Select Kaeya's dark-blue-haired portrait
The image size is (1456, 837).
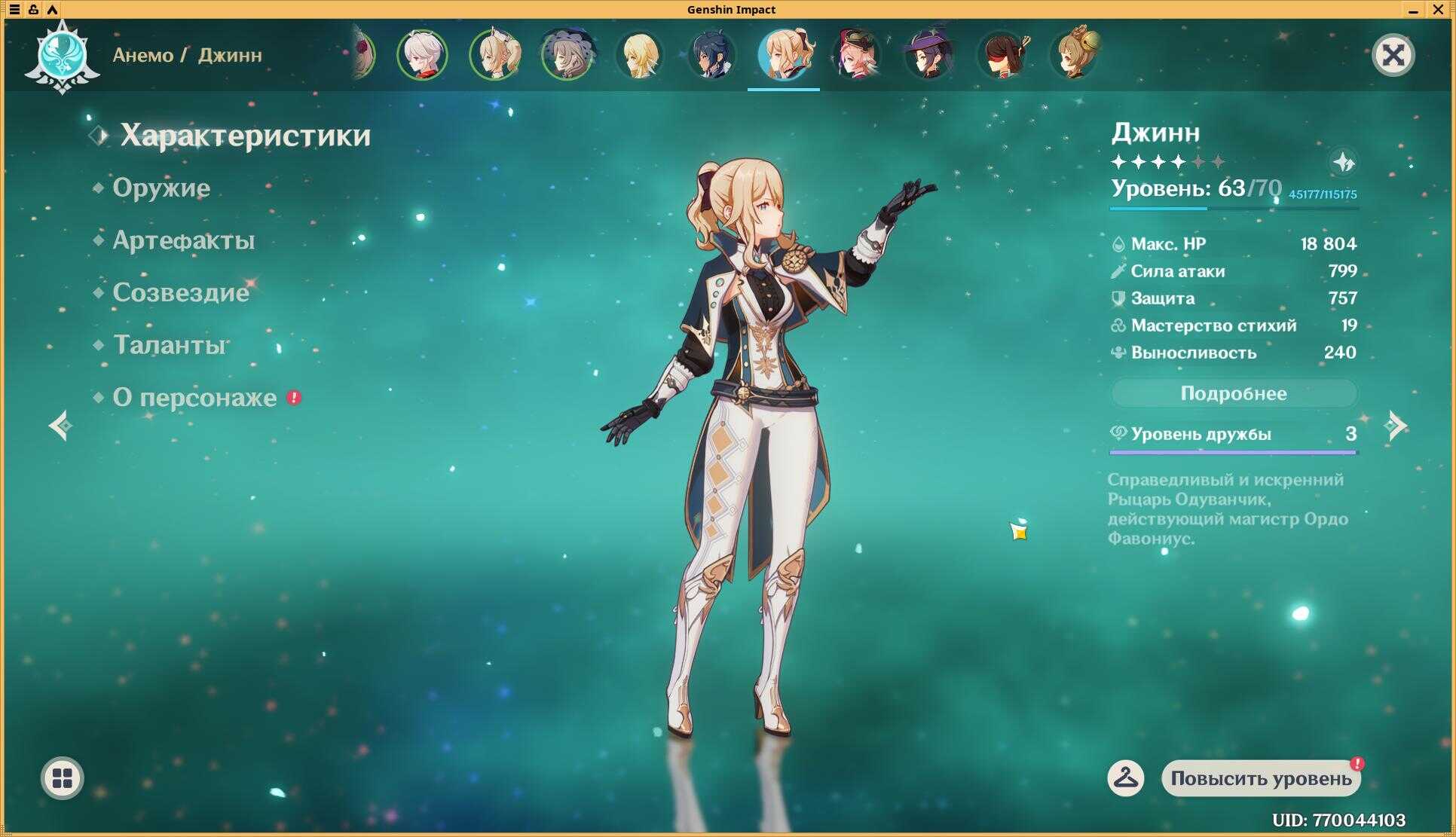pyautogui.click(x=711, y=55)
